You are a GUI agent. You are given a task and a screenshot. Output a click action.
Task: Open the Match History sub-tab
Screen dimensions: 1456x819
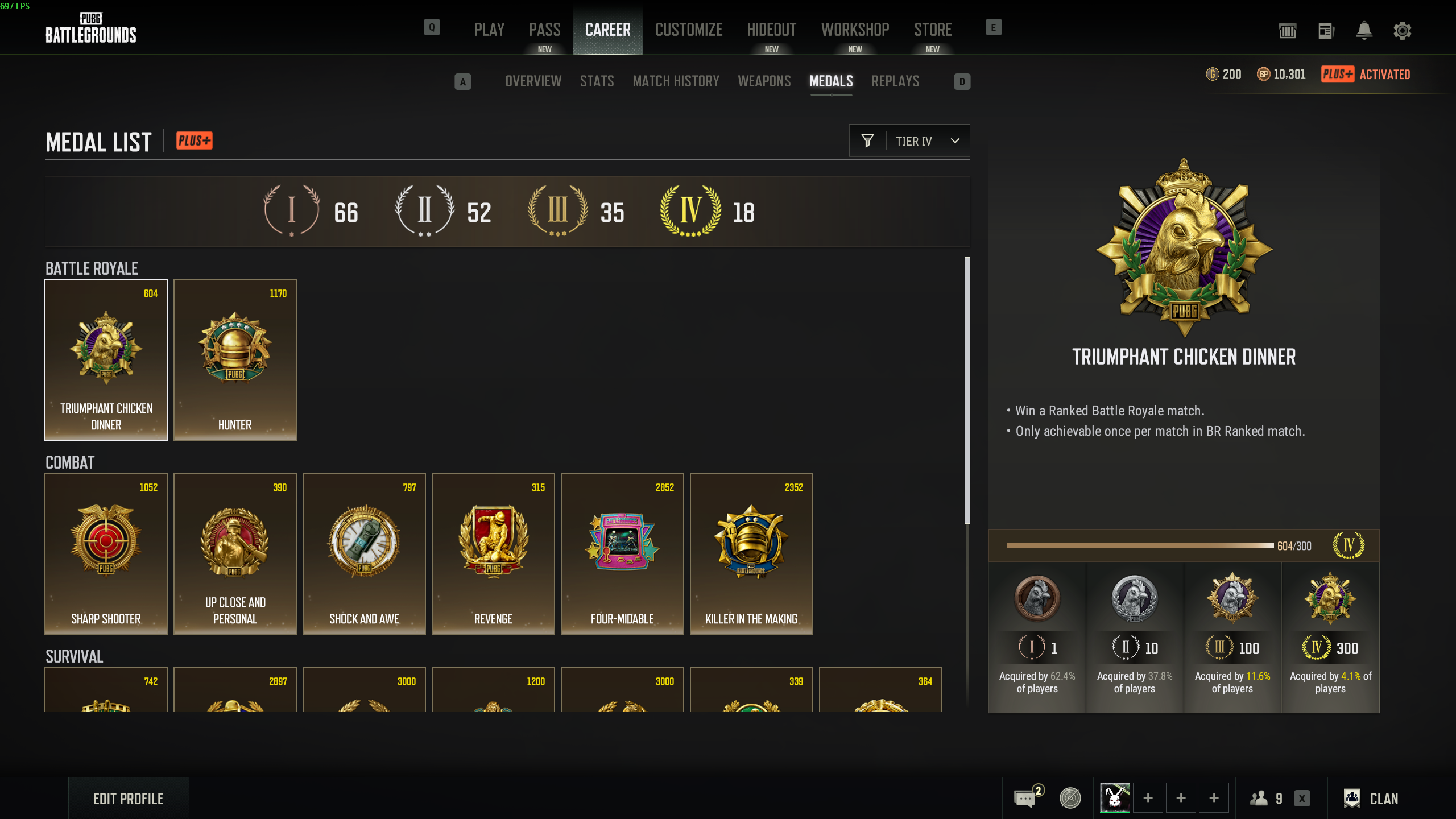676,81
